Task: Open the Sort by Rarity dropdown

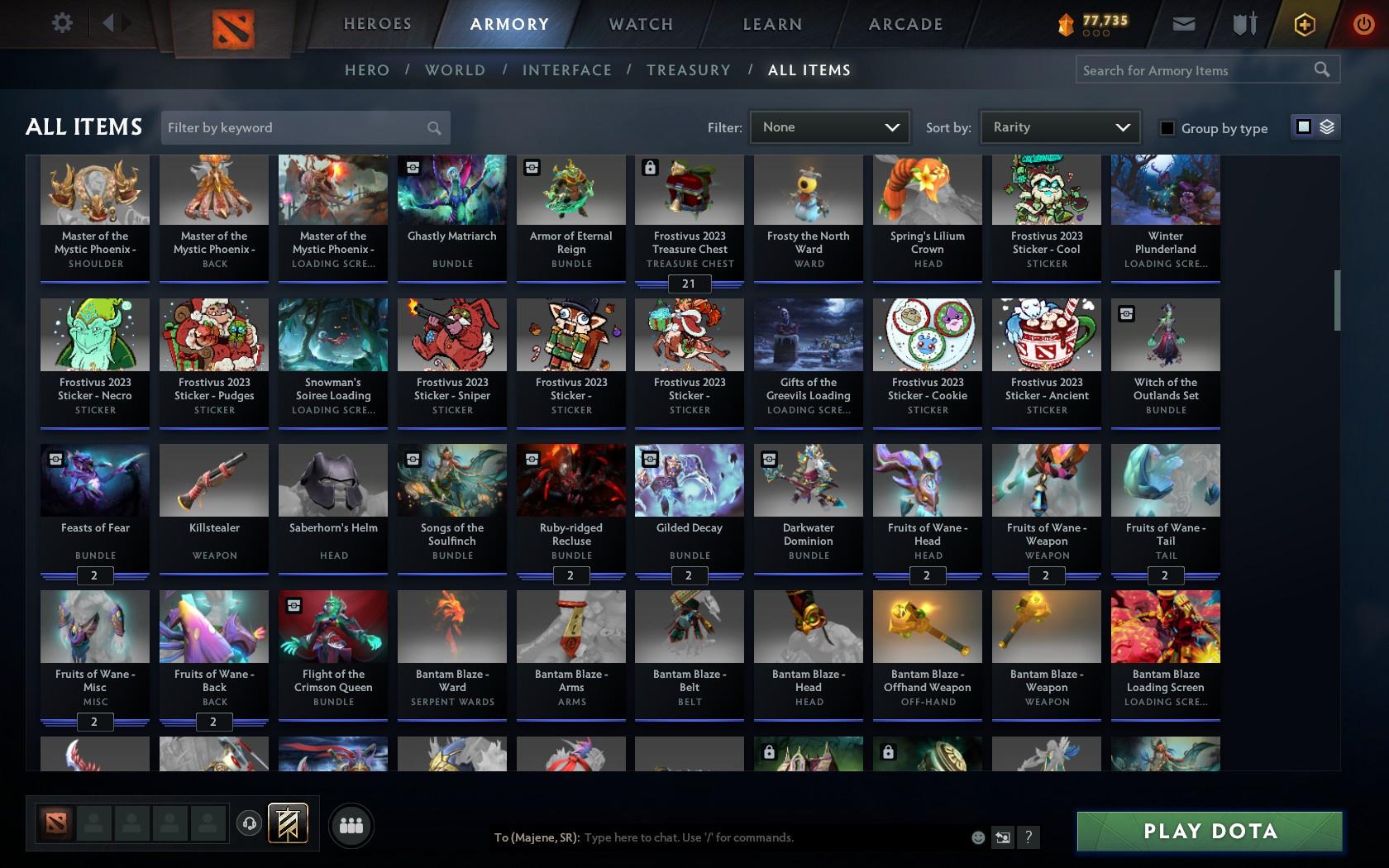Action: point(1059,127)
